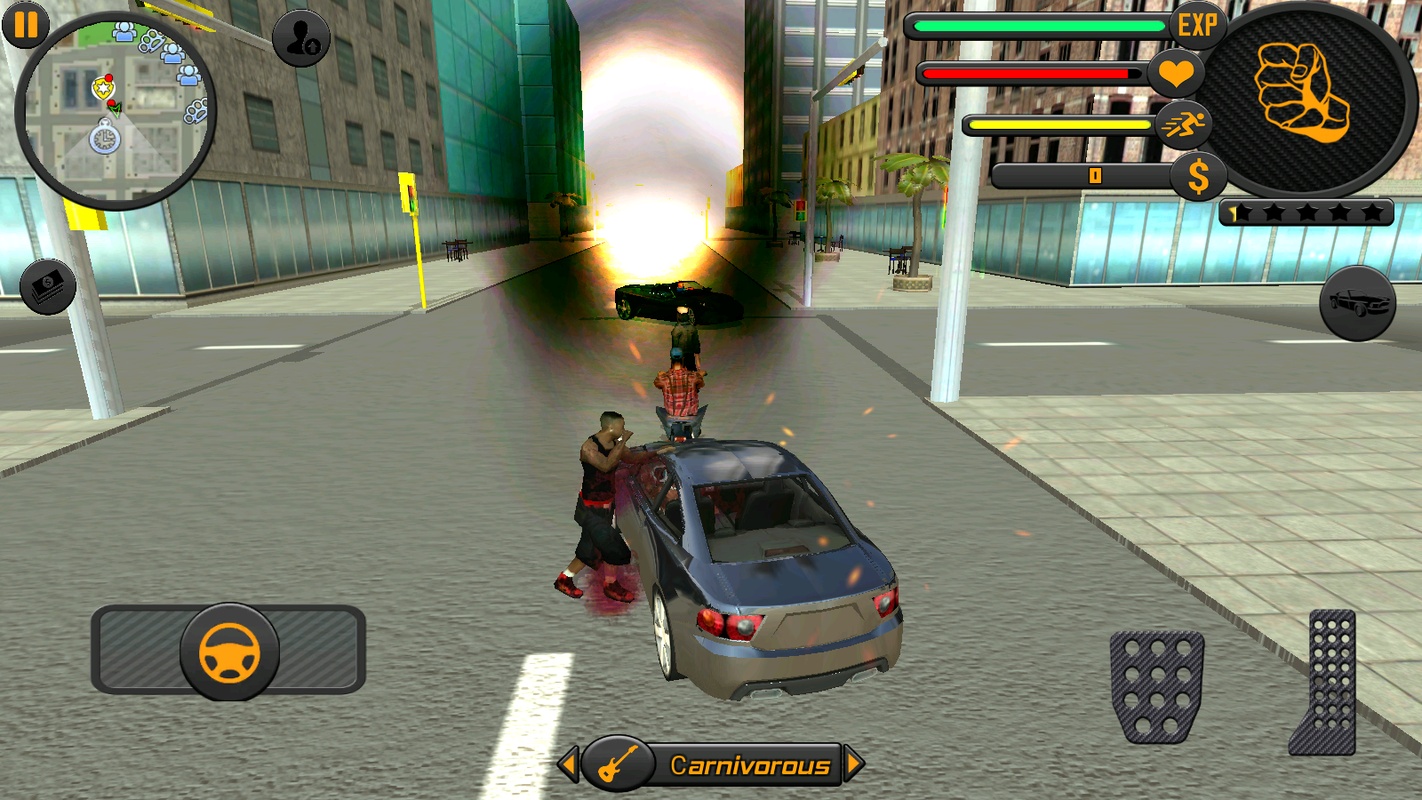This screenshot has width=1422, height=800.
Task: Switch to the next radio station
Action: coord(853,765)
